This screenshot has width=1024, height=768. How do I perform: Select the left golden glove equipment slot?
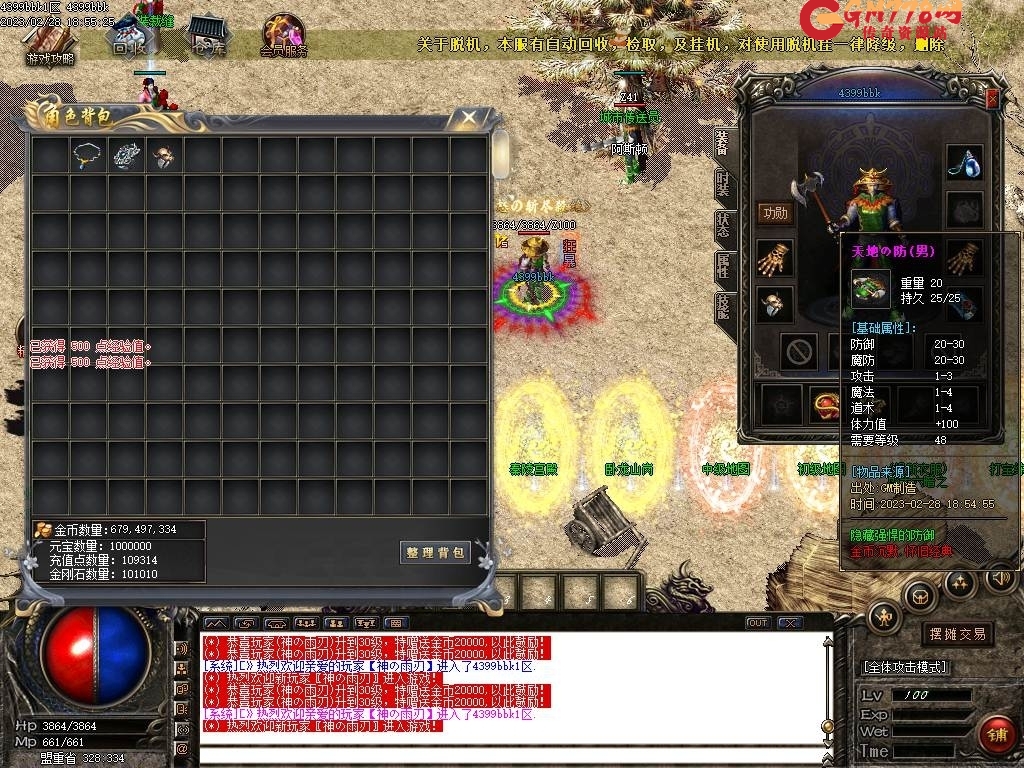point(774,258)
